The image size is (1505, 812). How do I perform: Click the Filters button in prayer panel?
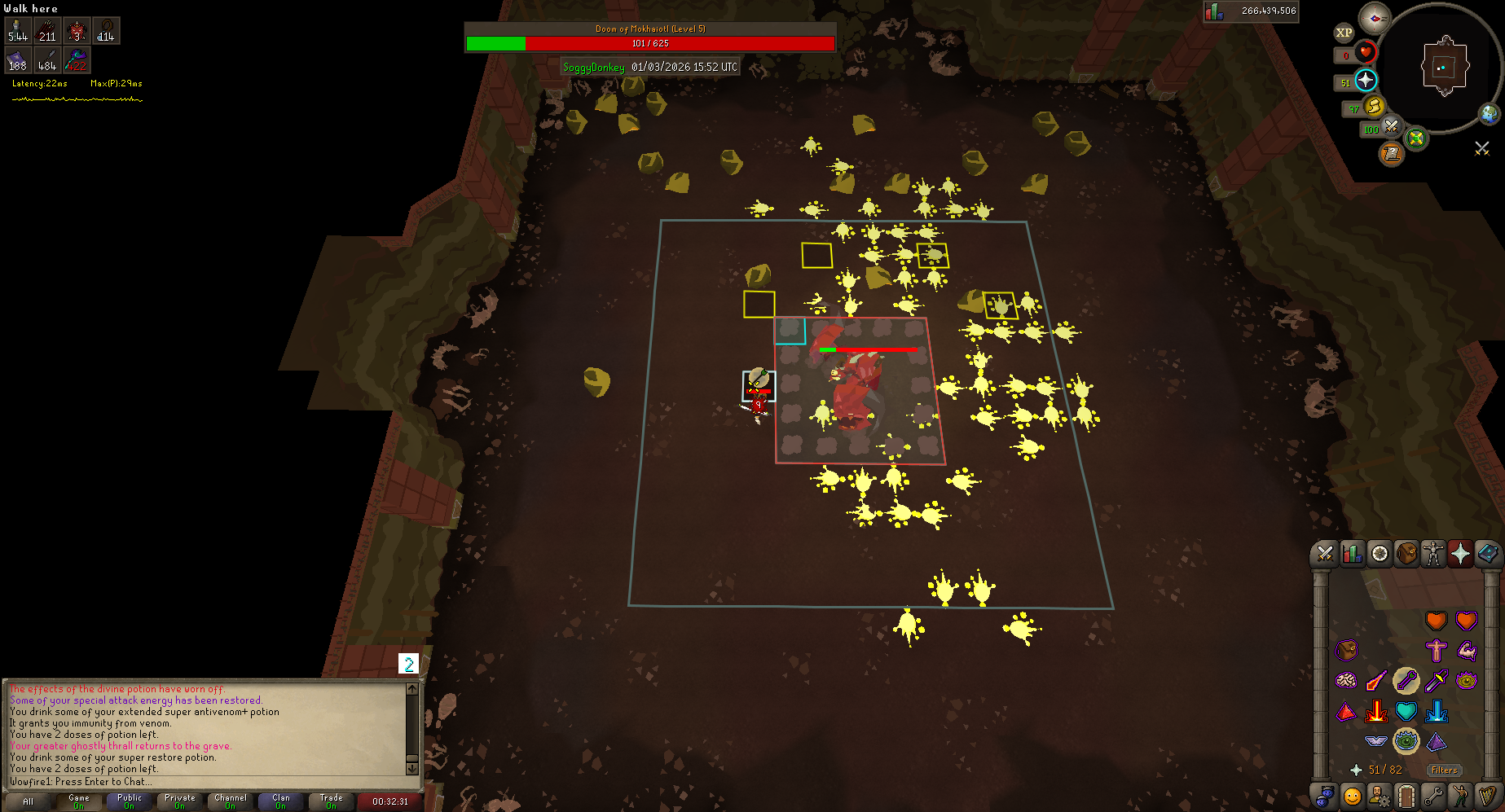1444,770
